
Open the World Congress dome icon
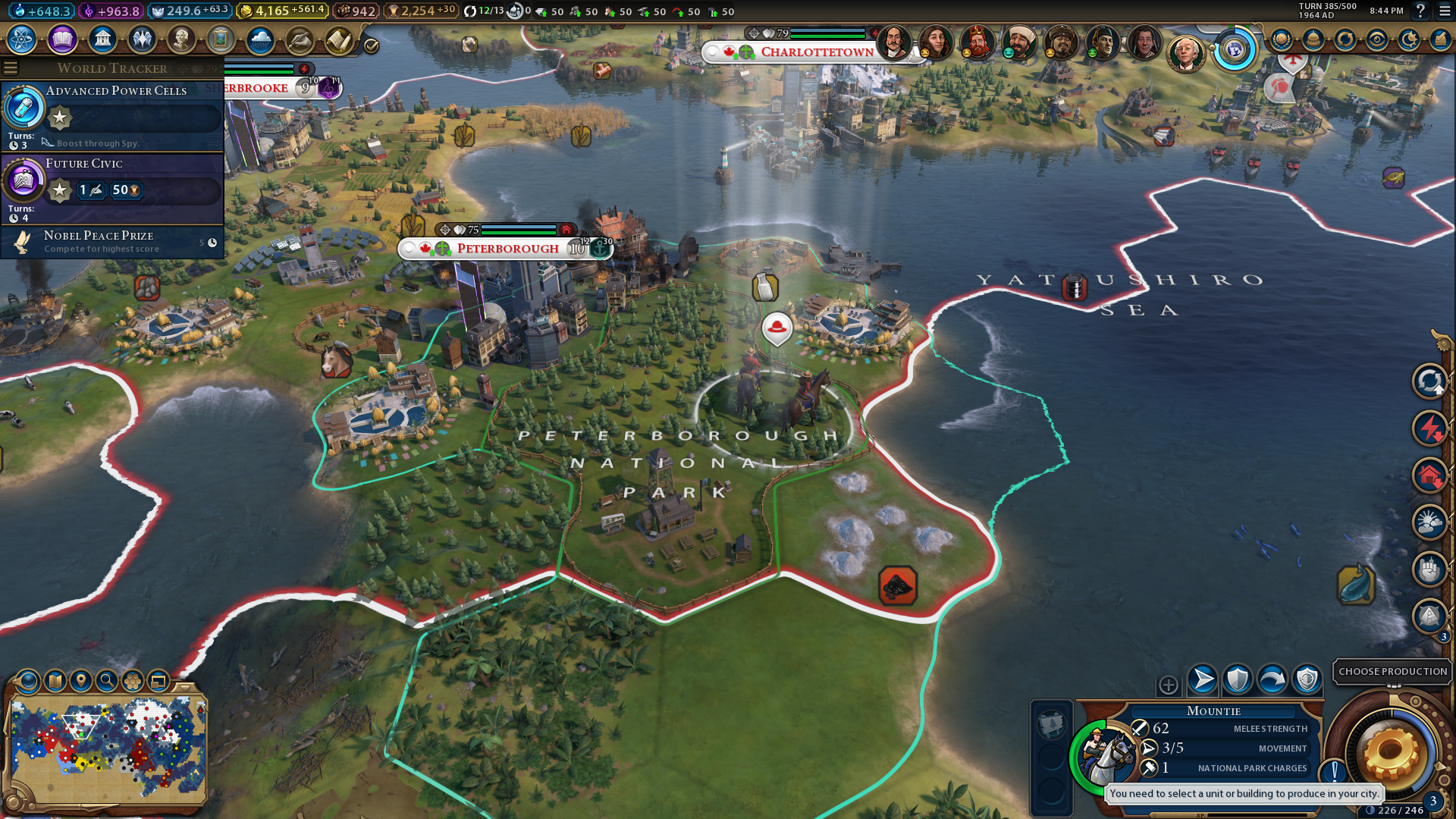(x=1313, y=39)
